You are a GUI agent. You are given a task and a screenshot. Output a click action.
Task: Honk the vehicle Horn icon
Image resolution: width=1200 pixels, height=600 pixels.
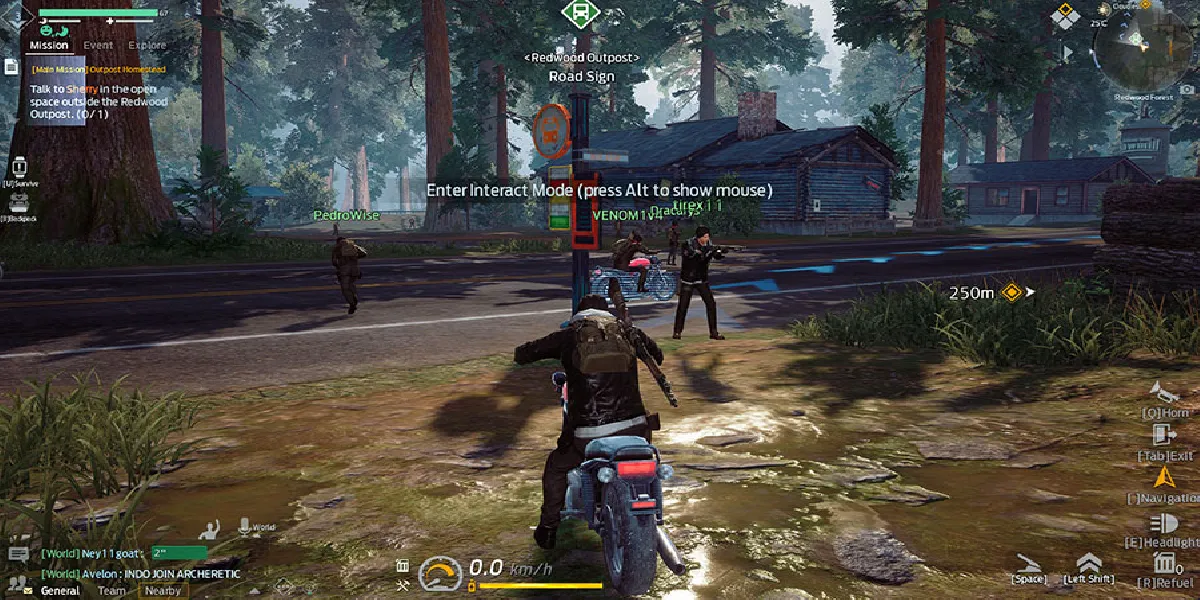[1160, 392]
